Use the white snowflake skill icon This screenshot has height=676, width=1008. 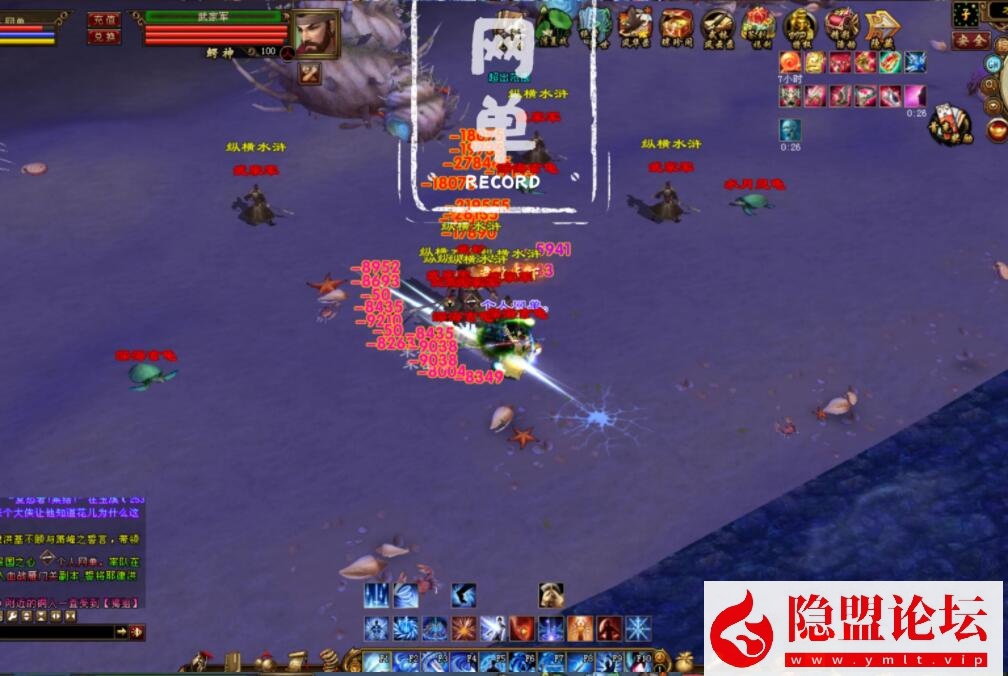[x=638, y=629]
